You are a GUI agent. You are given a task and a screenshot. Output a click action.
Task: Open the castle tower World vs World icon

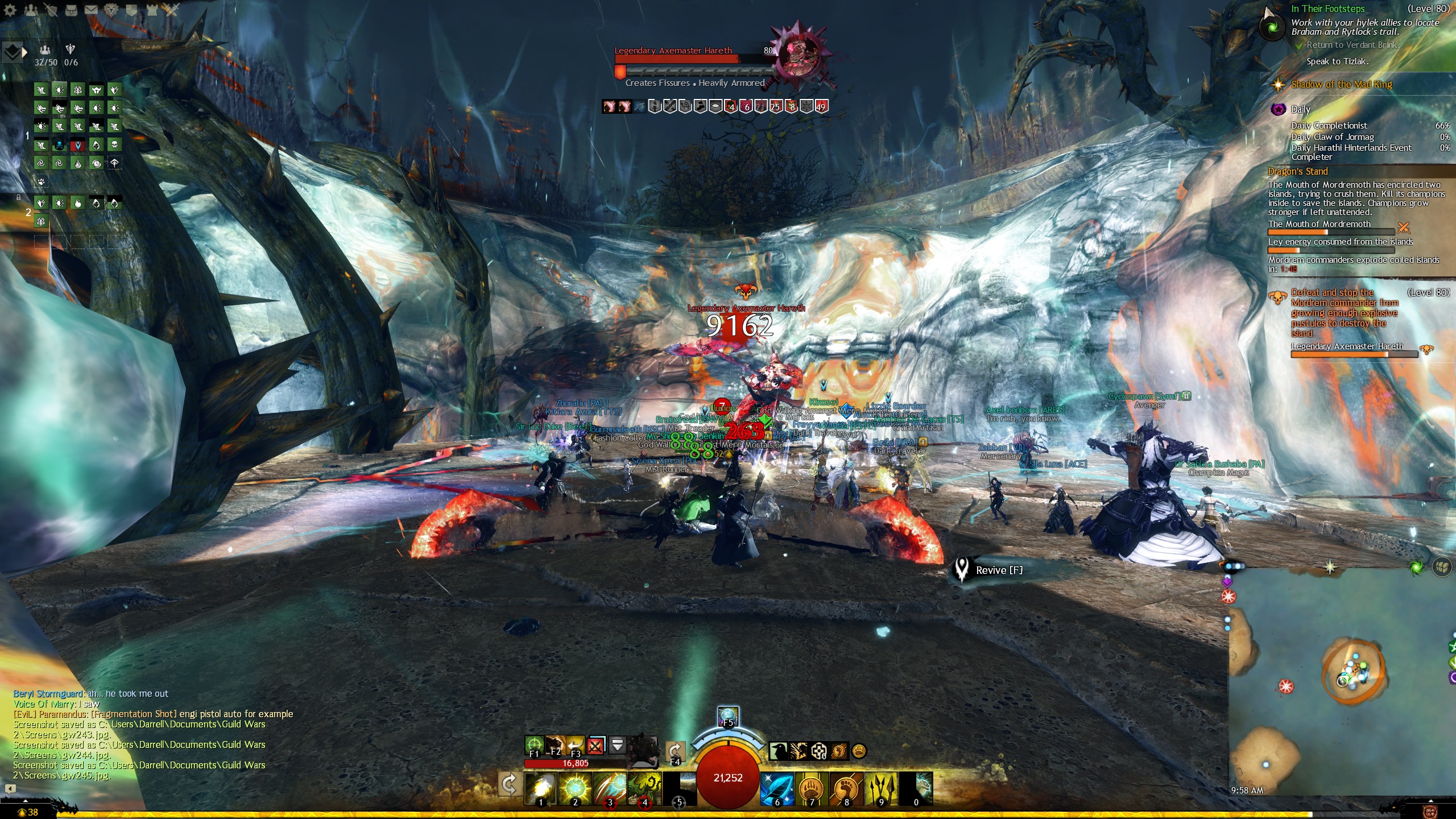click(152, 10)
